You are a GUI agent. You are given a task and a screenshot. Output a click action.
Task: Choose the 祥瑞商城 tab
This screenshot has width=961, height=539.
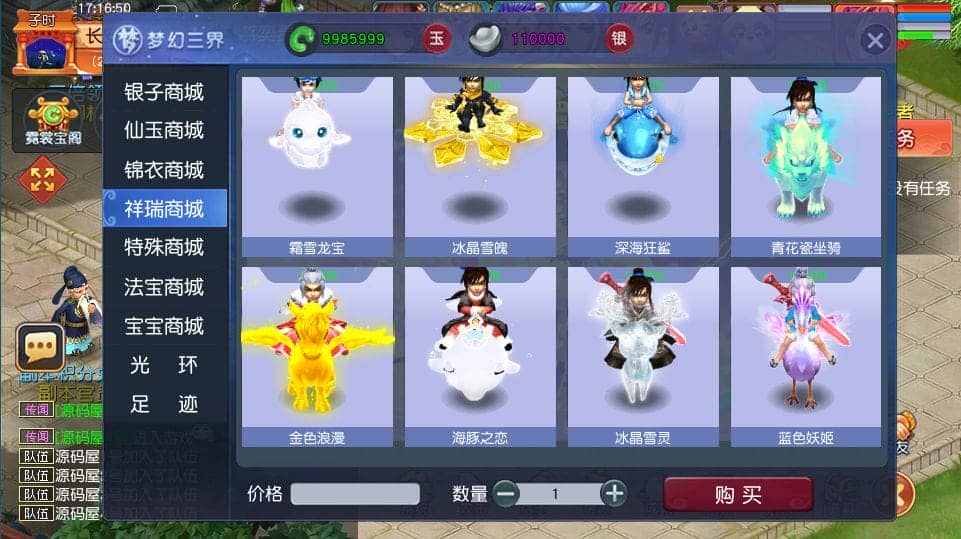click(x=164, y=209)
